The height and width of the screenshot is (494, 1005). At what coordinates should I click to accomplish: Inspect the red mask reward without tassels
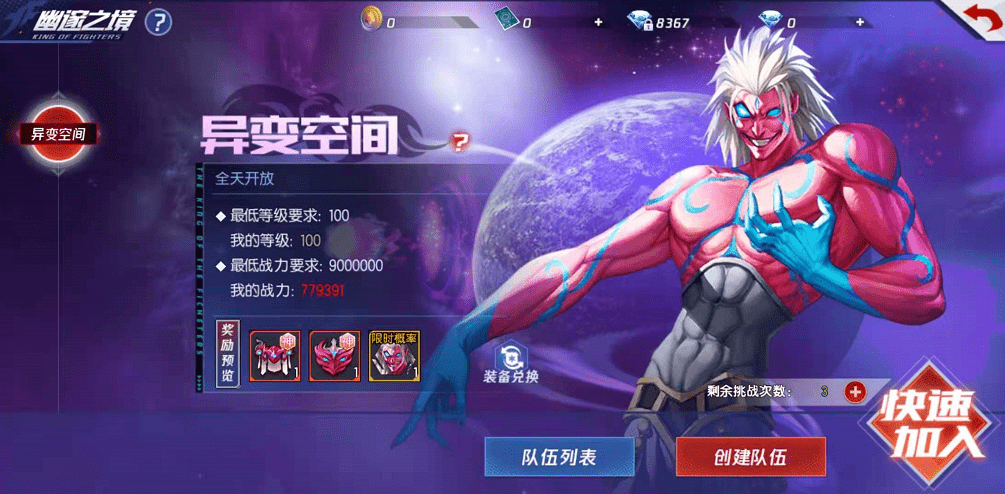(x=335, y=356)
